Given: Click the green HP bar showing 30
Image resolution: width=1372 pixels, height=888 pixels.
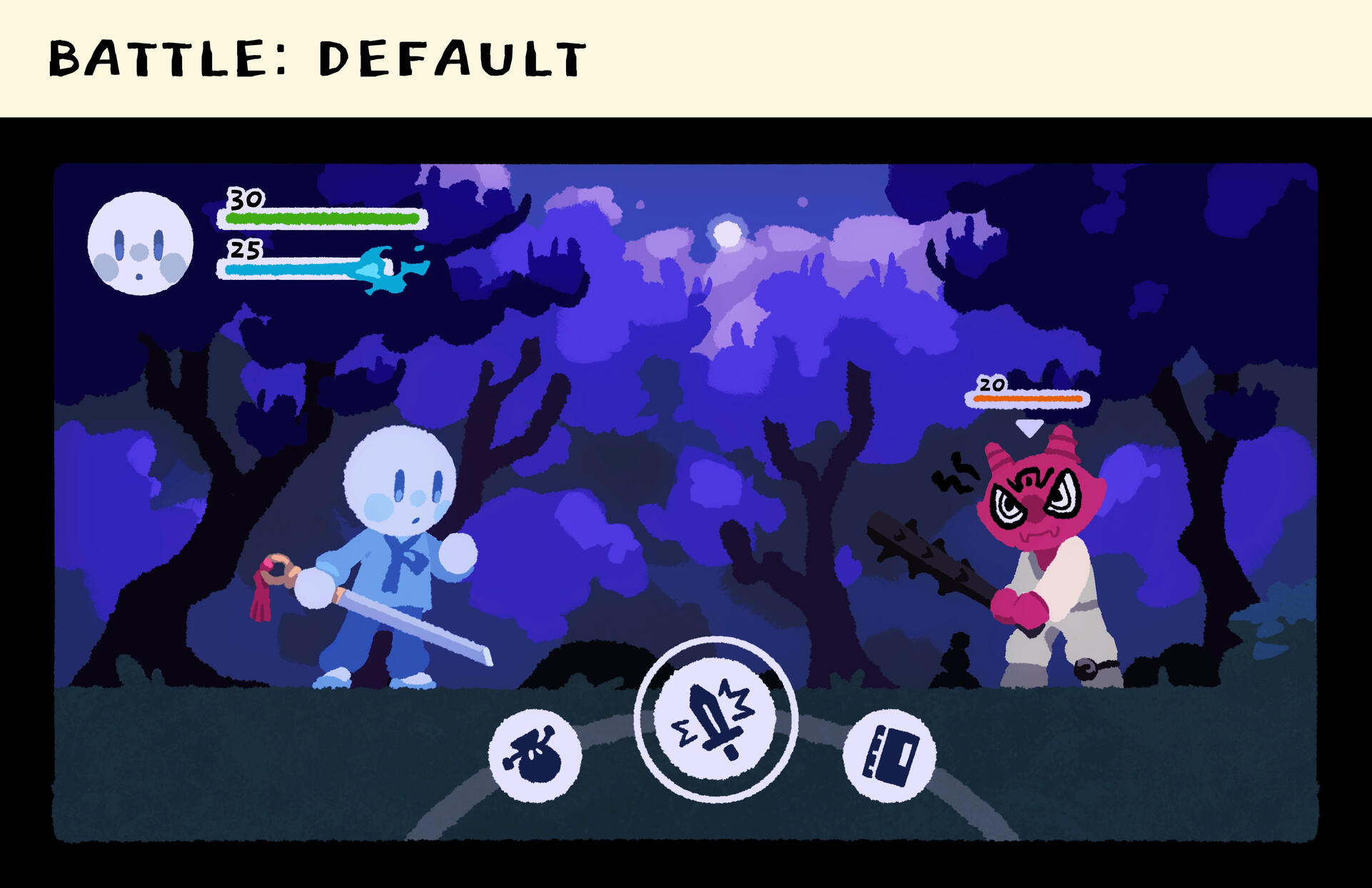Looking at the screenshot, I should tap(321, 218).
